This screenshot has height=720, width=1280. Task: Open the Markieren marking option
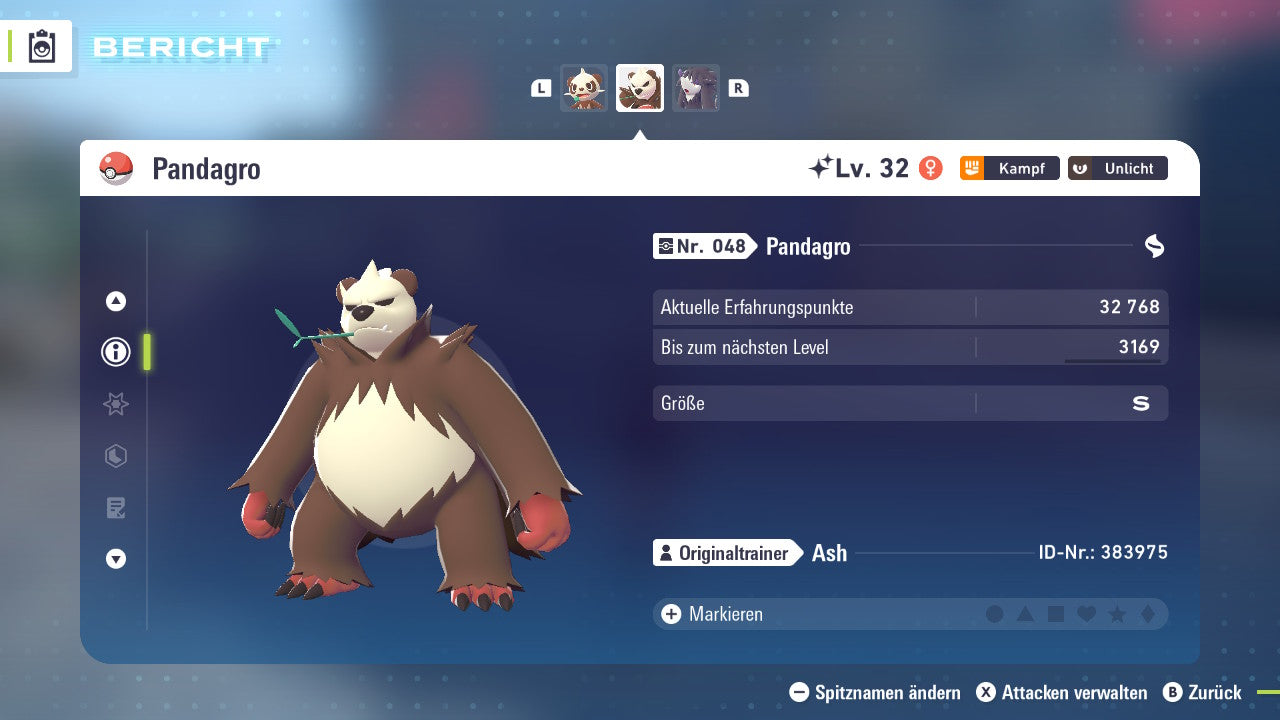pyautogui.click(x=715, y=614)
